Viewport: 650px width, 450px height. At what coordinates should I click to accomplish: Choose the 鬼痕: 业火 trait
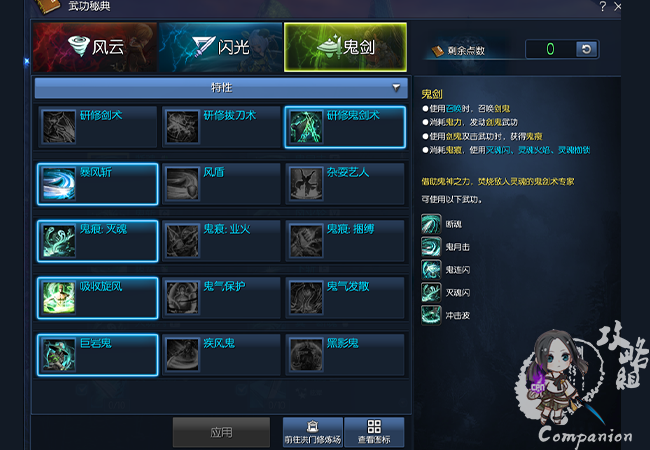point(221,241)
